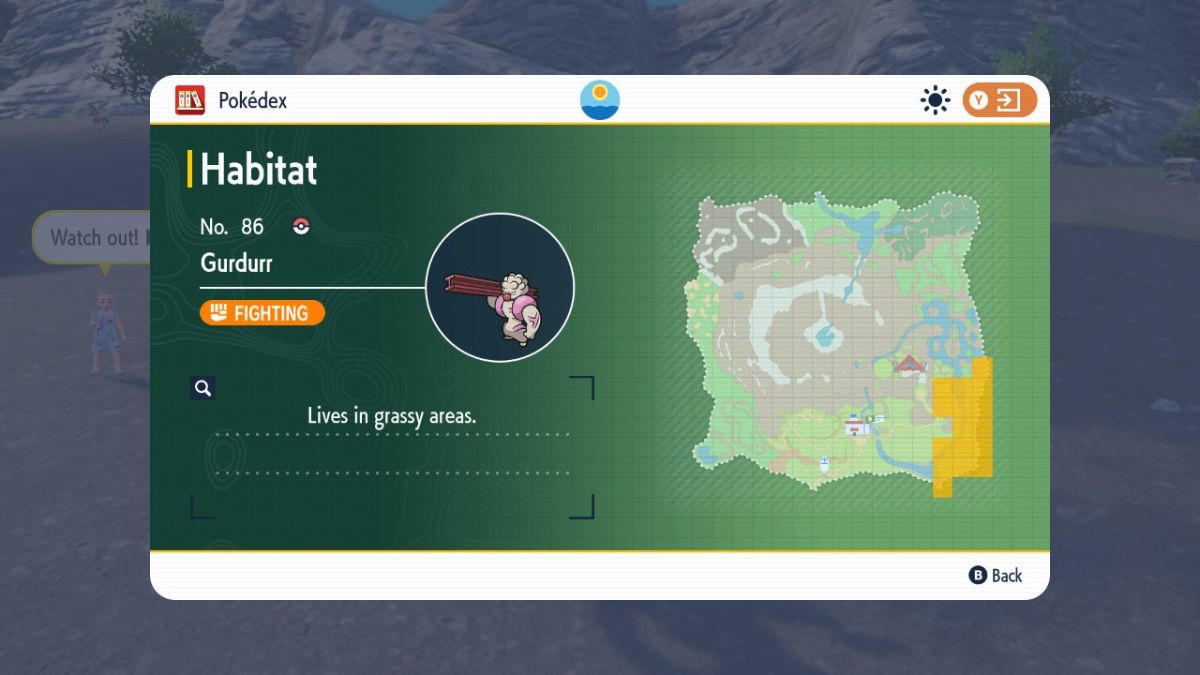Click the sunrise emblem in the header
The image size is (1200, 675).
600,100
